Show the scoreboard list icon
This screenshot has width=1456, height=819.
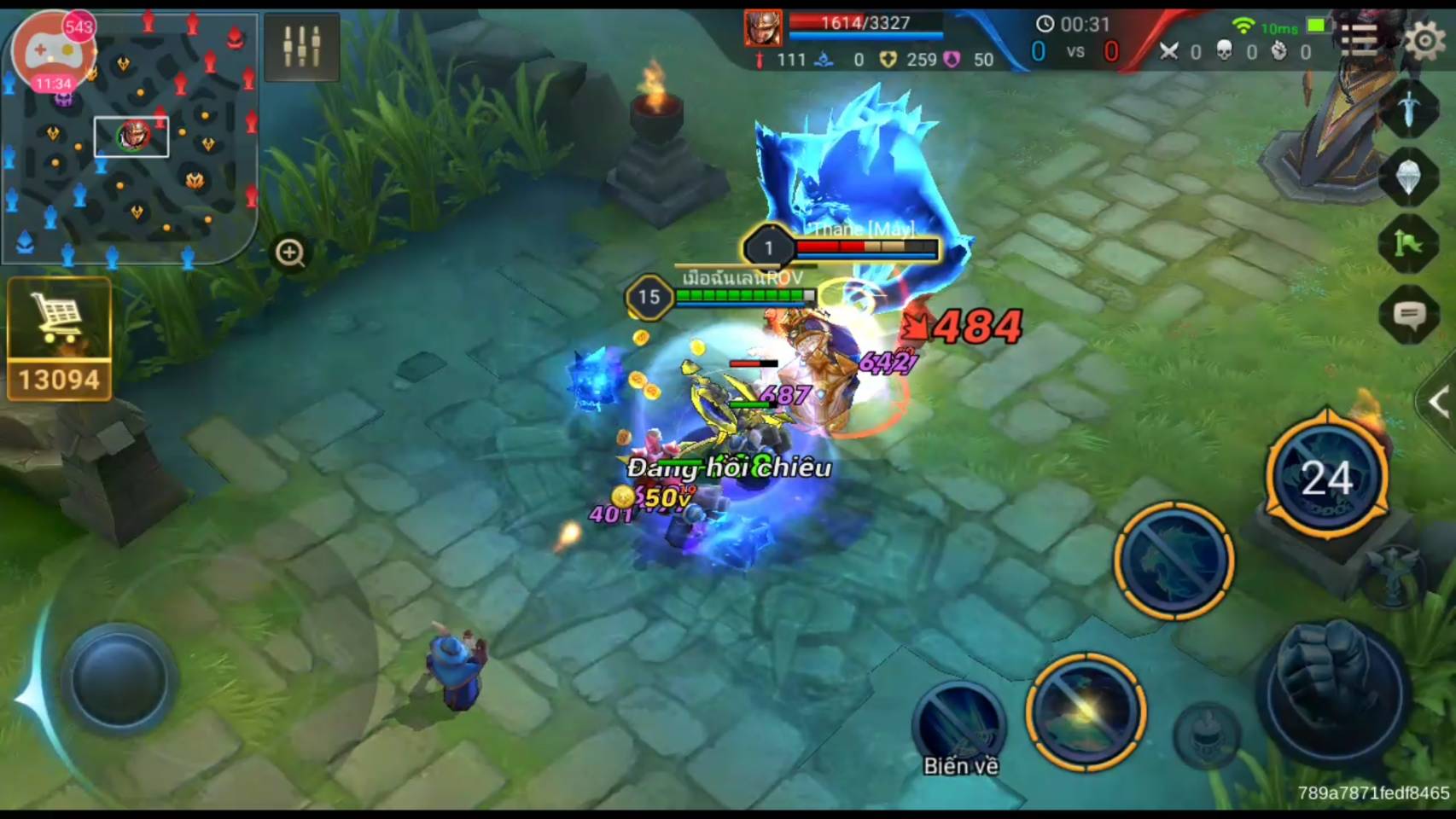1359,39
